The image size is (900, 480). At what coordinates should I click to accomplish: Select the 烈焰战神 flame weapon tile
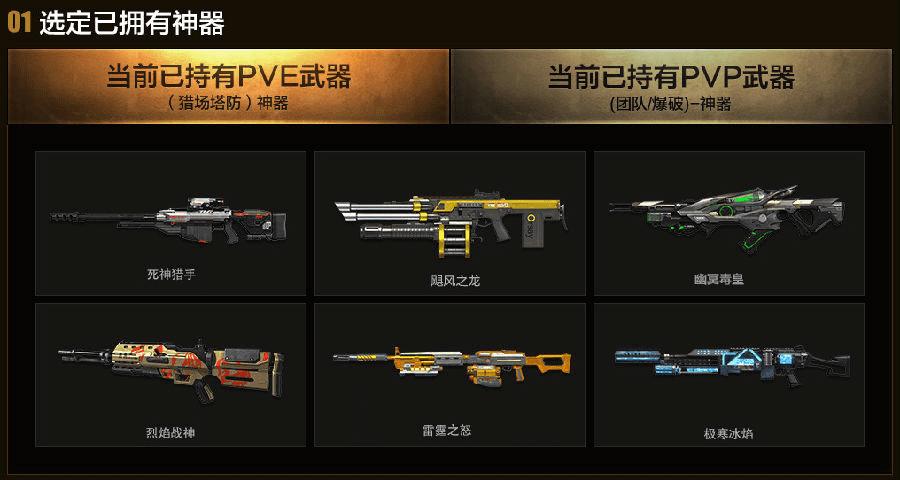coord(170,375)
